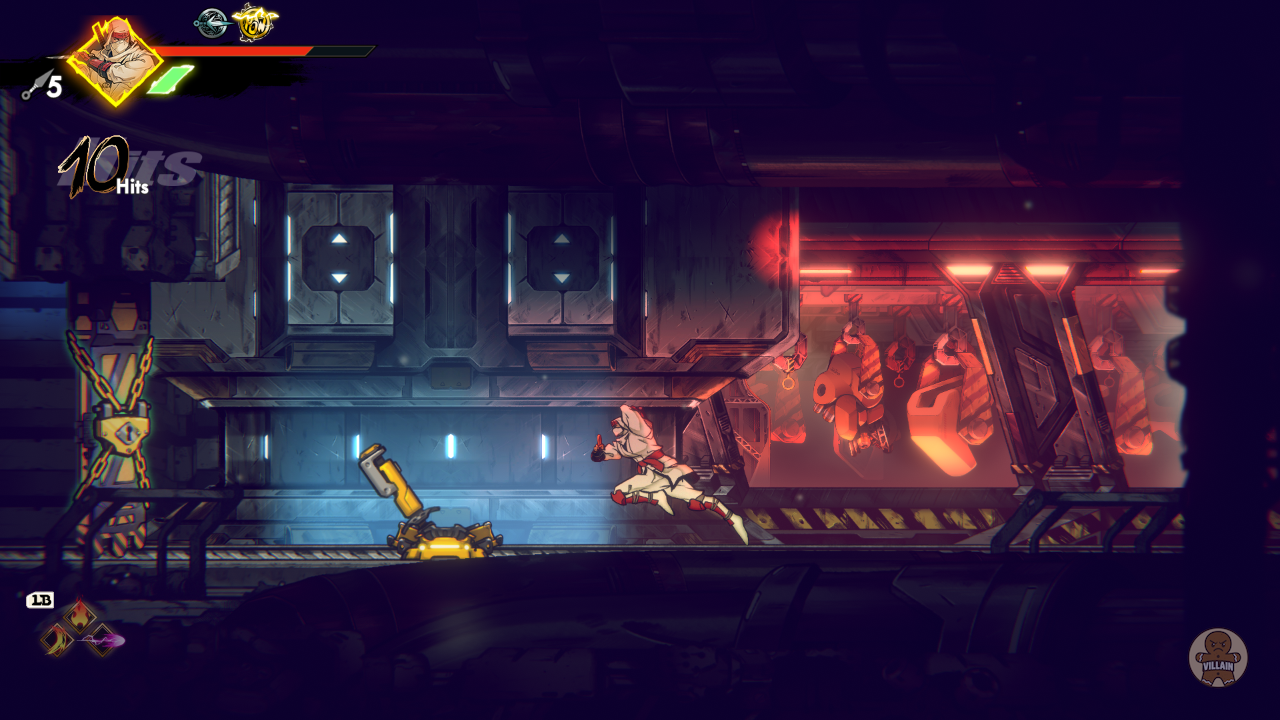1280x720 pixels.
Task: Activate the crescent slash ninpo ability
Action: [x=57, y=640]
